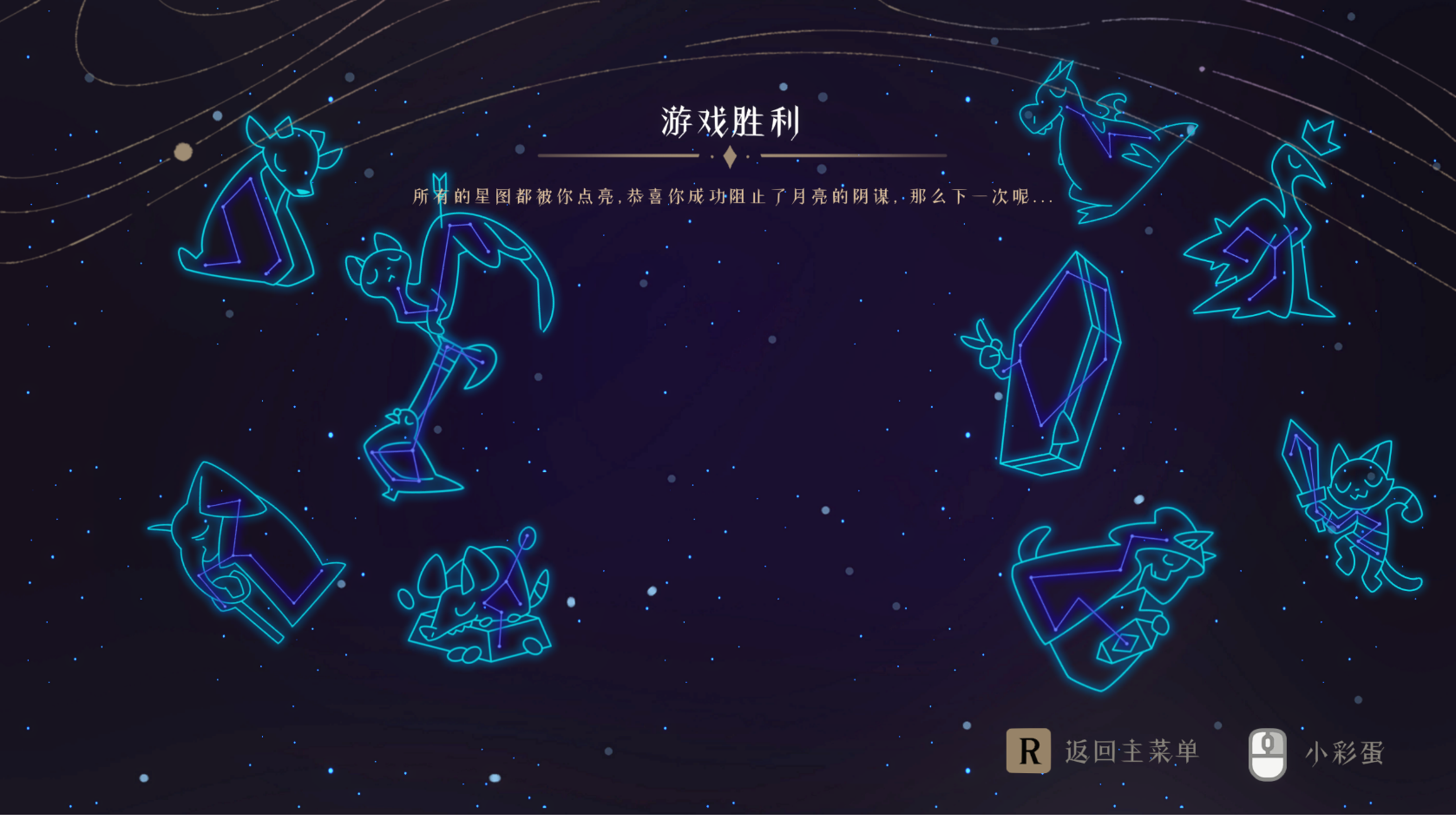Viewport: 1456px width, 820px height.
Task: Click the victory congratulations message text
Action: [731, 198]
